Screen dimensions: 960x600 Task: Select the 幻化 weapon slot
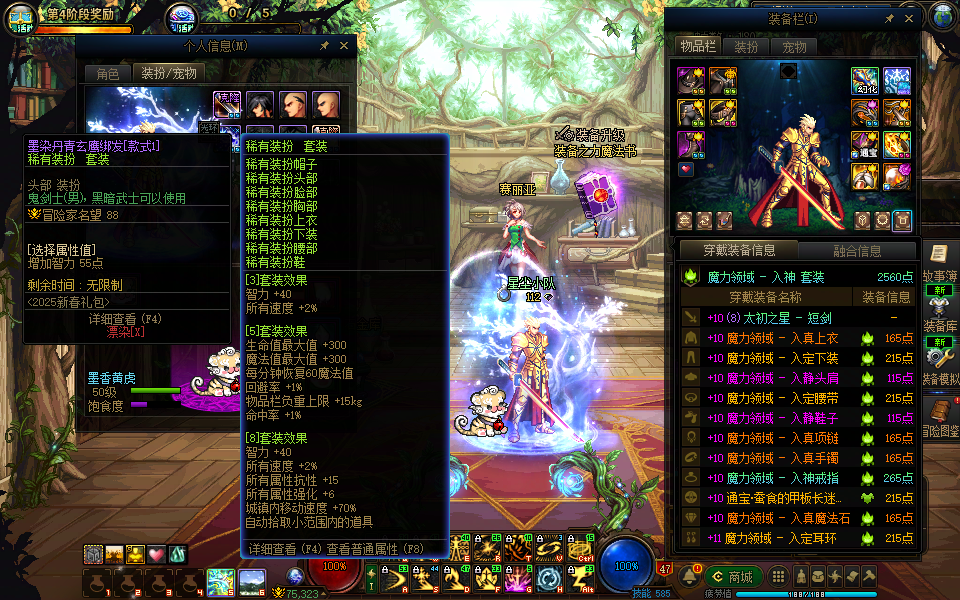pos(864,81)
